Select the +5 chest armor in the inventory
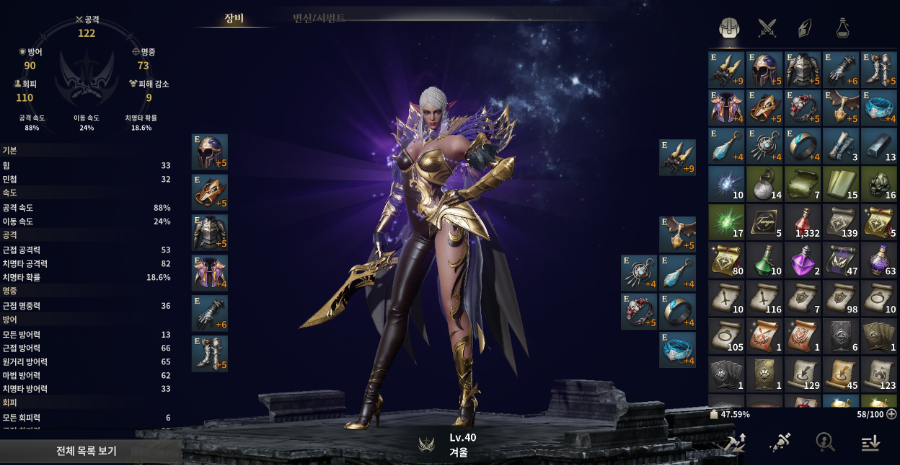 802,69
